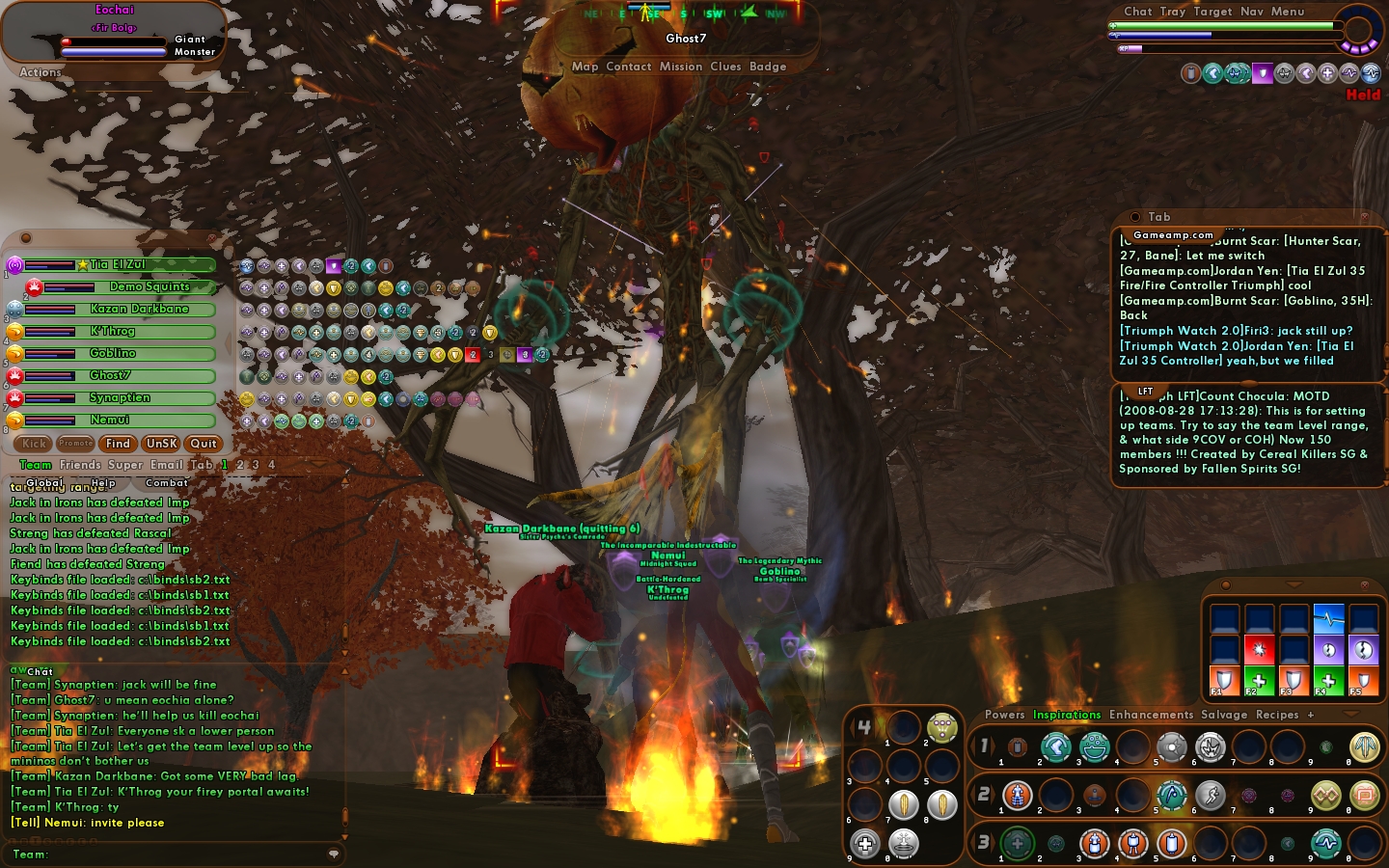Viewport: 1389px width, 868px height.
Task: Switch to the Friends tab
Action: [80, 465]
